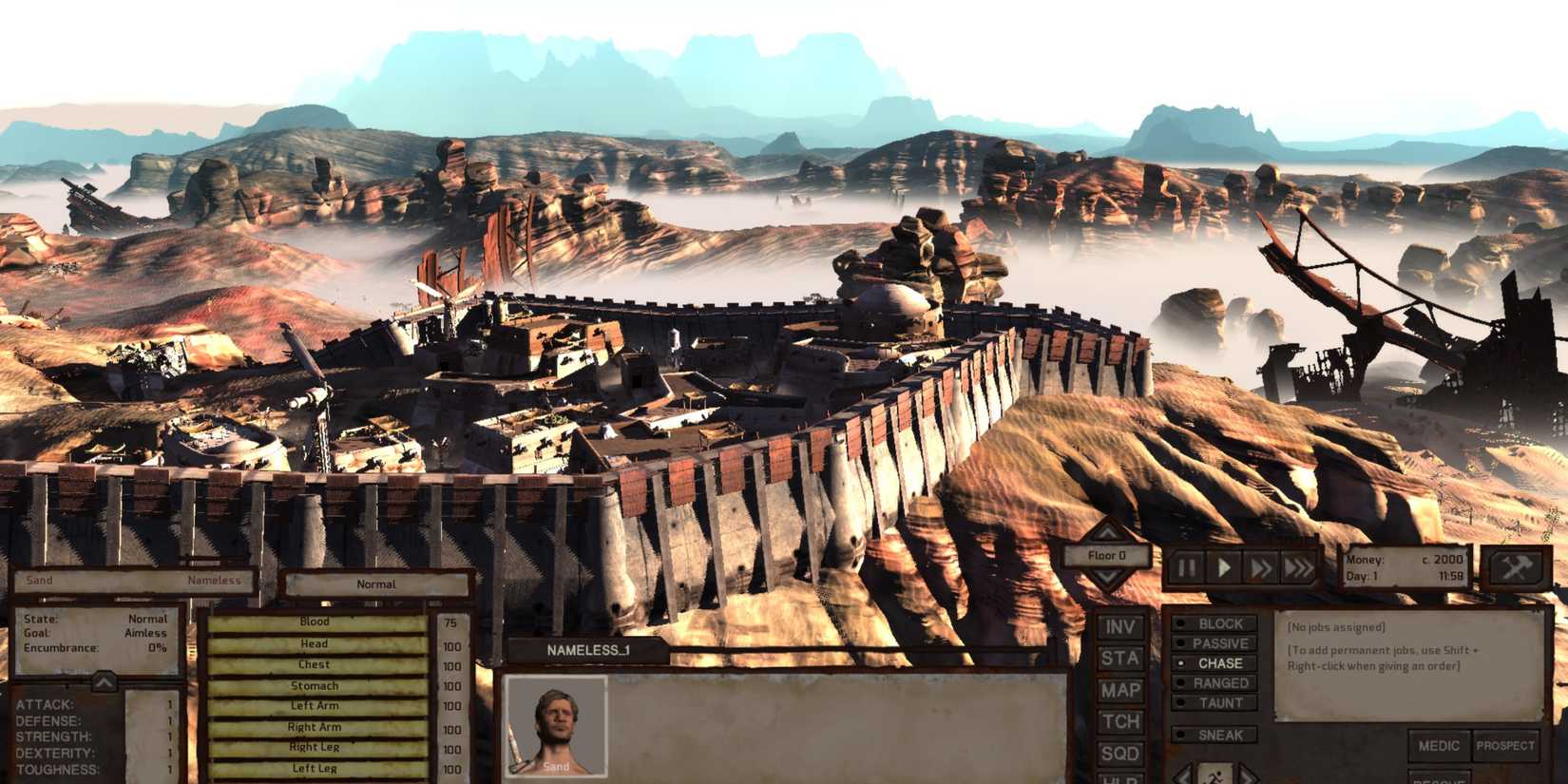Pause the game with the pause control
This screenshot has height=784, width=1568.
pyautogui.click(x=1187, y=565)
